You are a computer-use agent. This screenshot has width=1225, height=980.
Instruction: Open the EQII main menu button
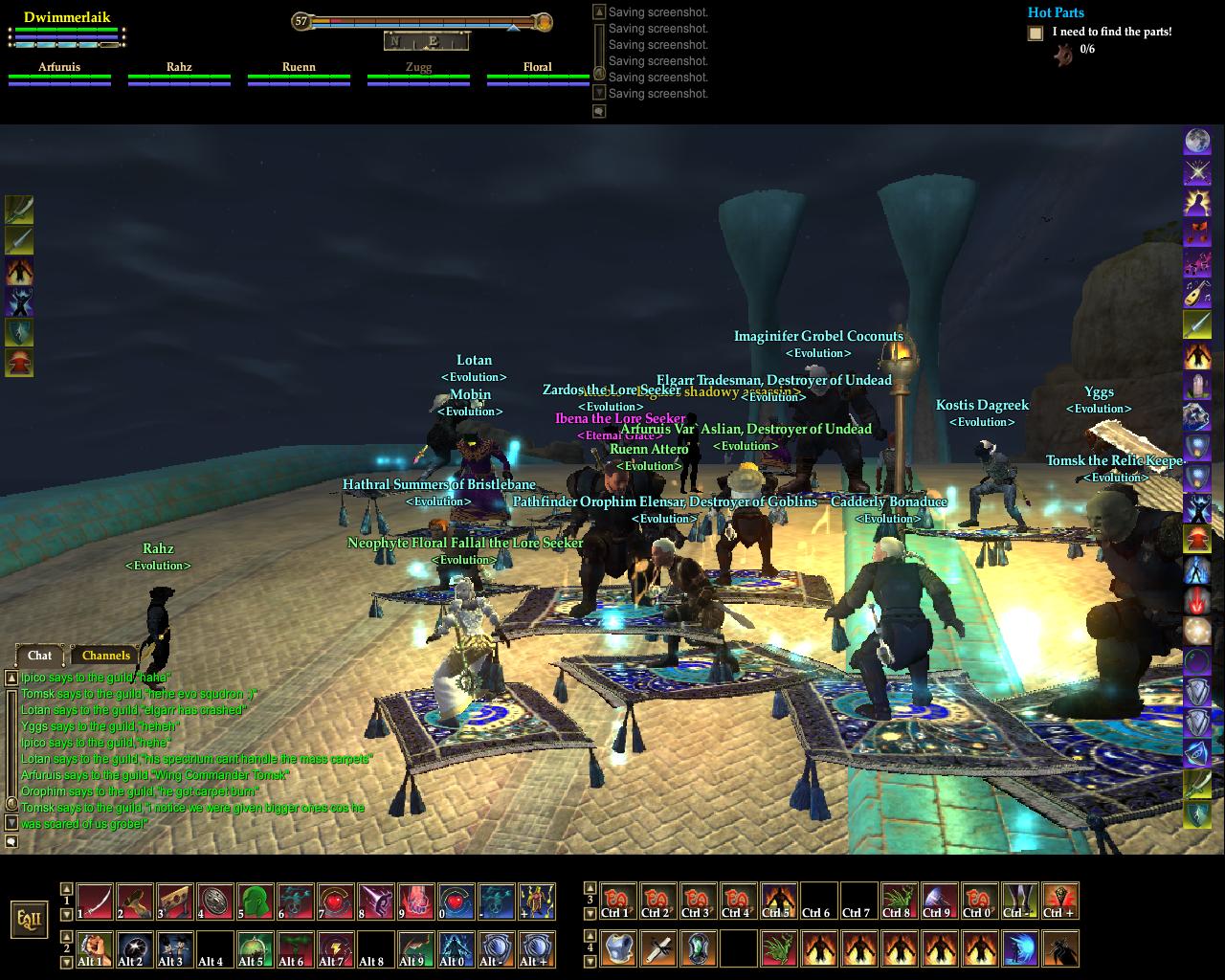coord(28,920)
